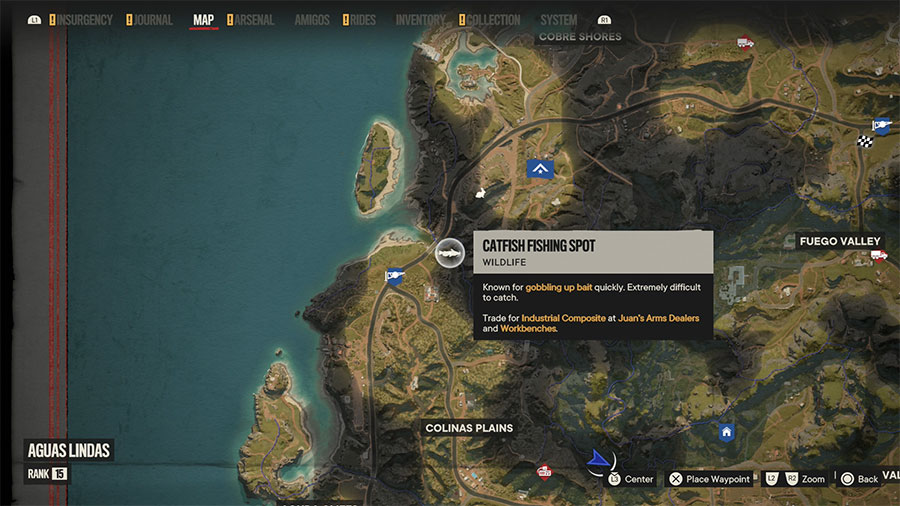The image size is (900, 506).
Task: Show the Rides tab
Action: click(x=363, y=20)
